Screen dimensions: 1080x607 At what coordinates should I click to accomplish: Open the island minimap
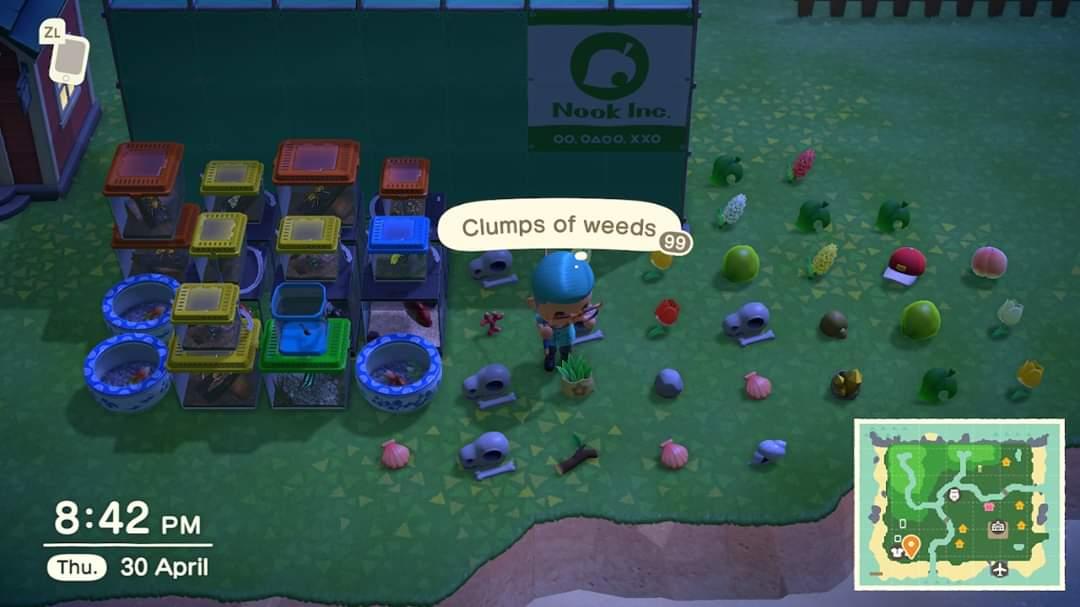[958, 503]
